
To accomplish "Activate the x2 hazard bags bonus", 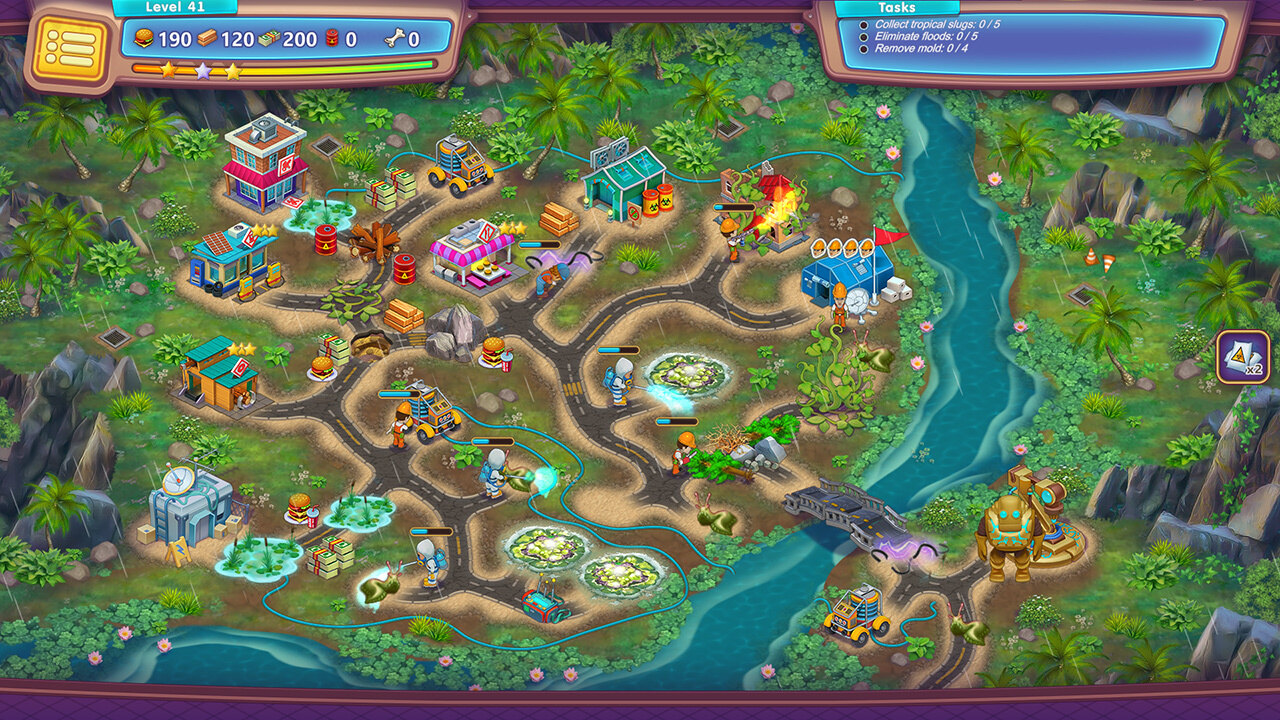I will point(1243,357).
